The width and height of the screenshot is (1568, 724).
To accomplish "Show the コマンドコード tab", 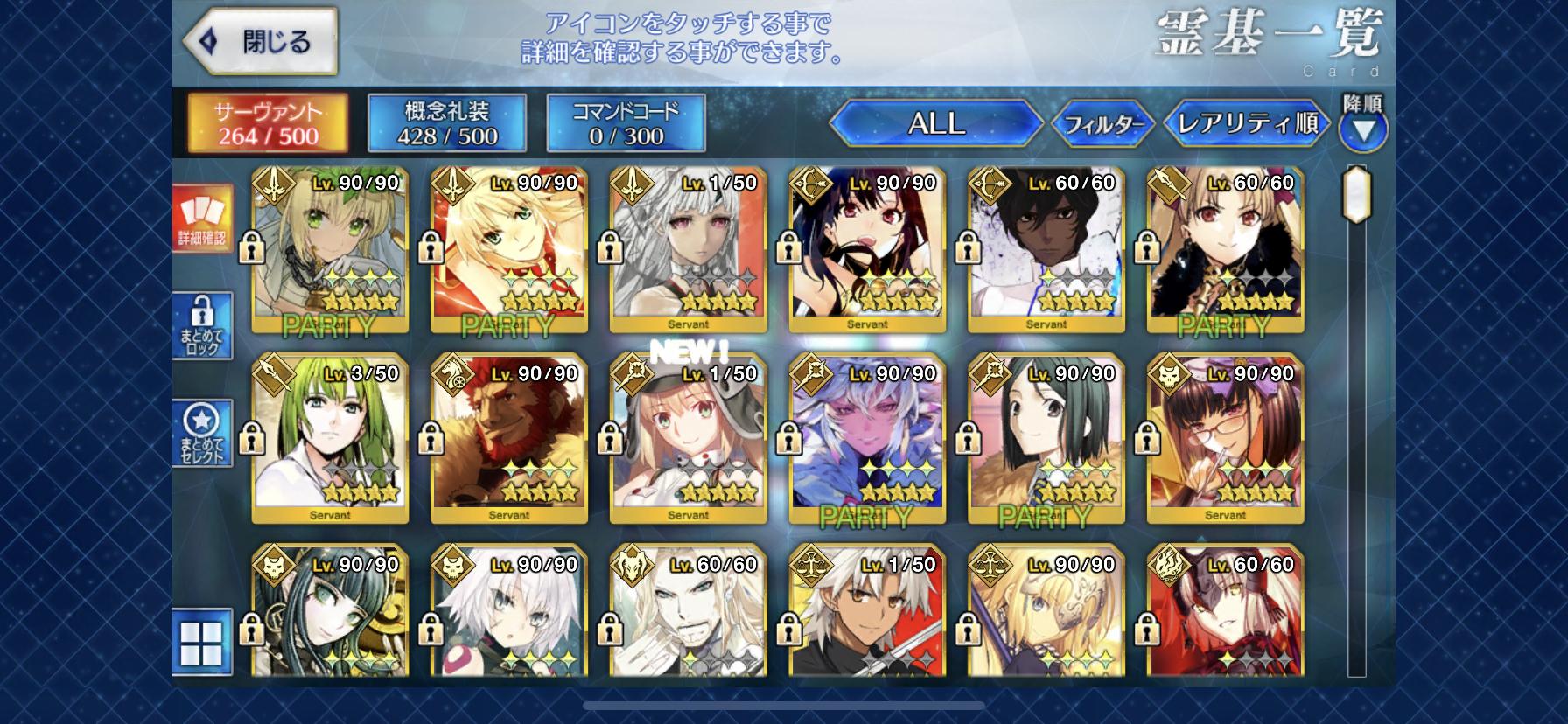I will (626, 123).
